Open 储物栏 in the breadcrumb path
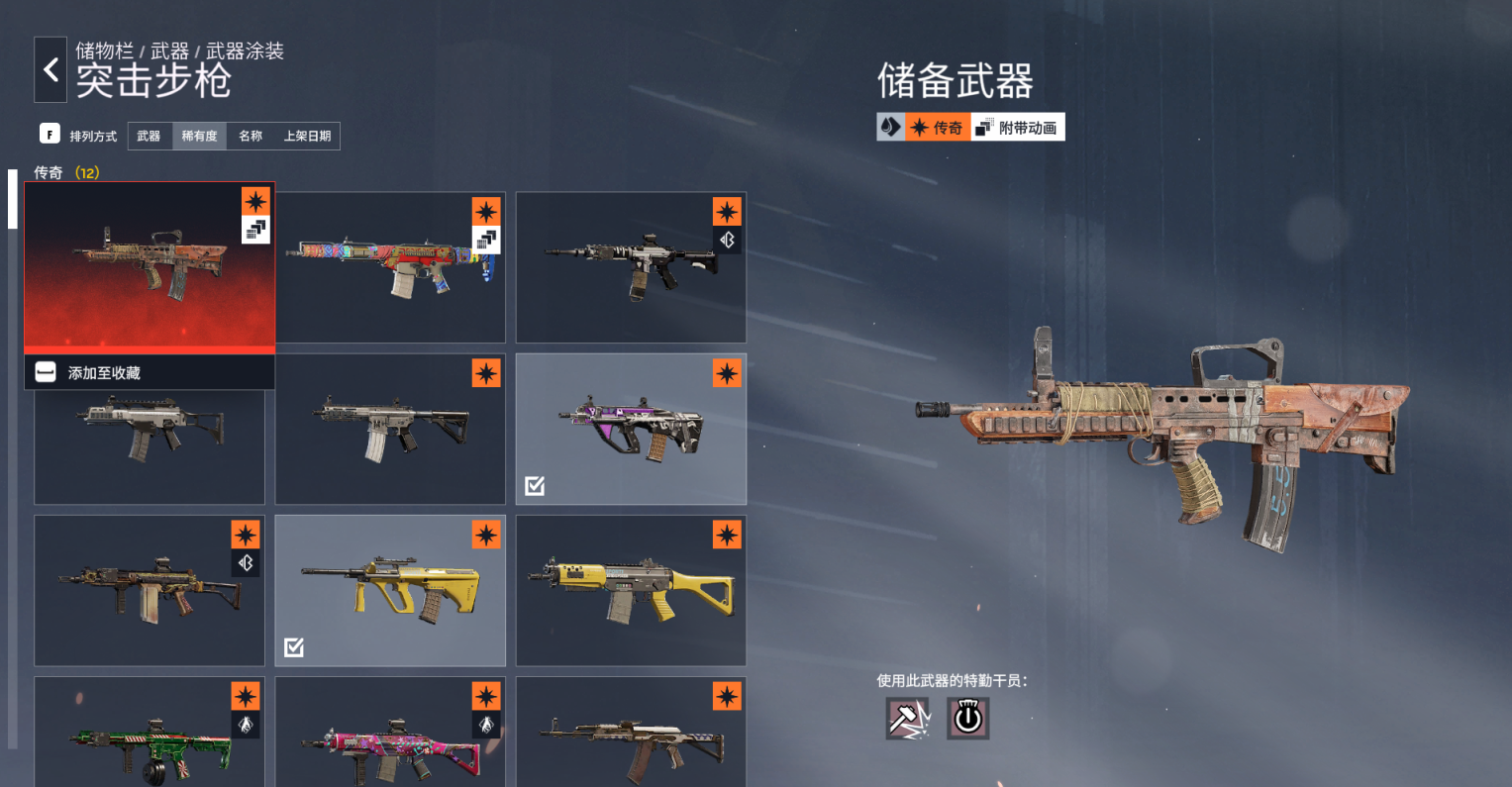1512x787 pixels. (104, 50)
